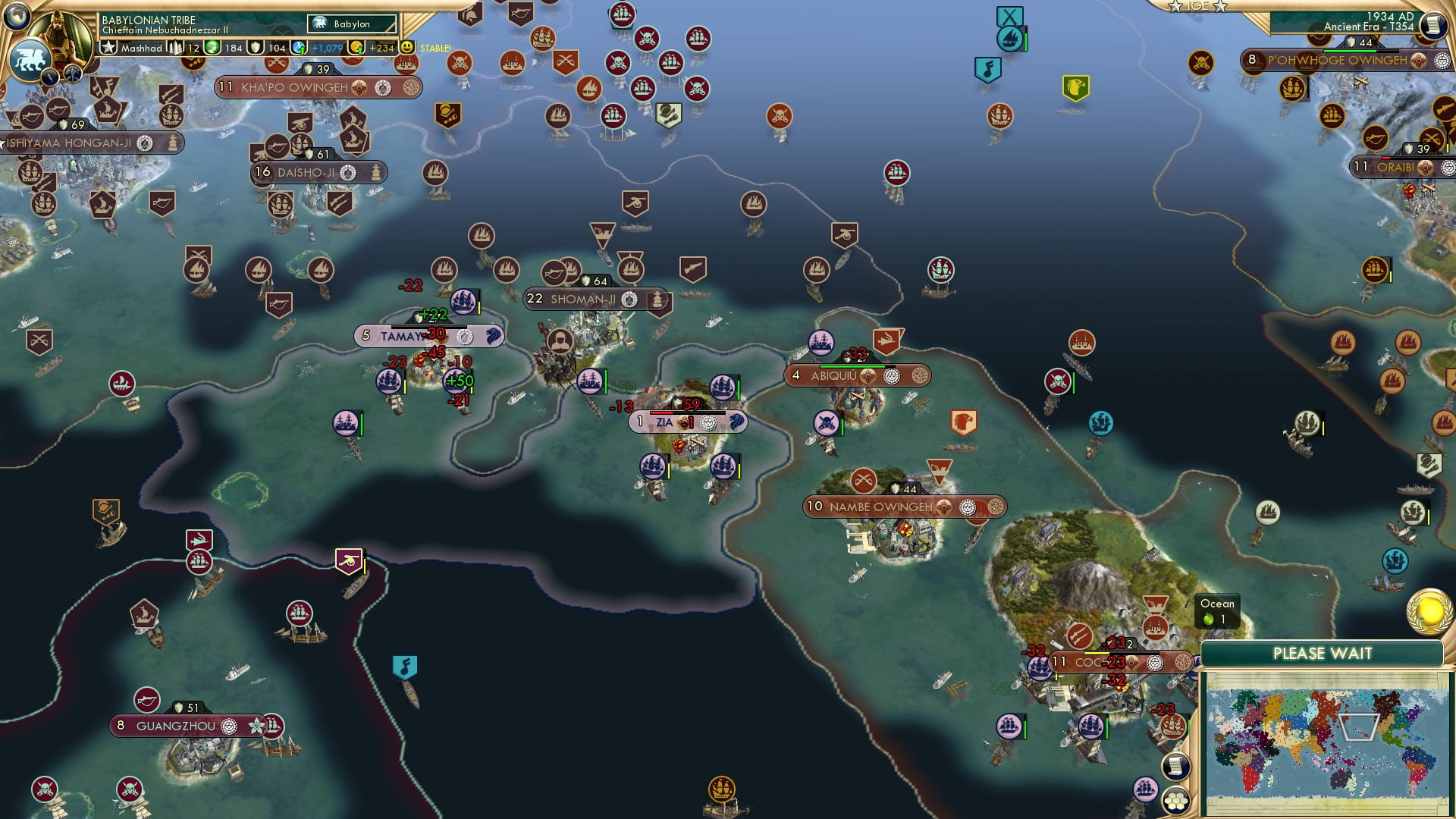Click the gold coin icon showing +234
This screenshot has width=1456, height=819.
click(x=357, y=47)
